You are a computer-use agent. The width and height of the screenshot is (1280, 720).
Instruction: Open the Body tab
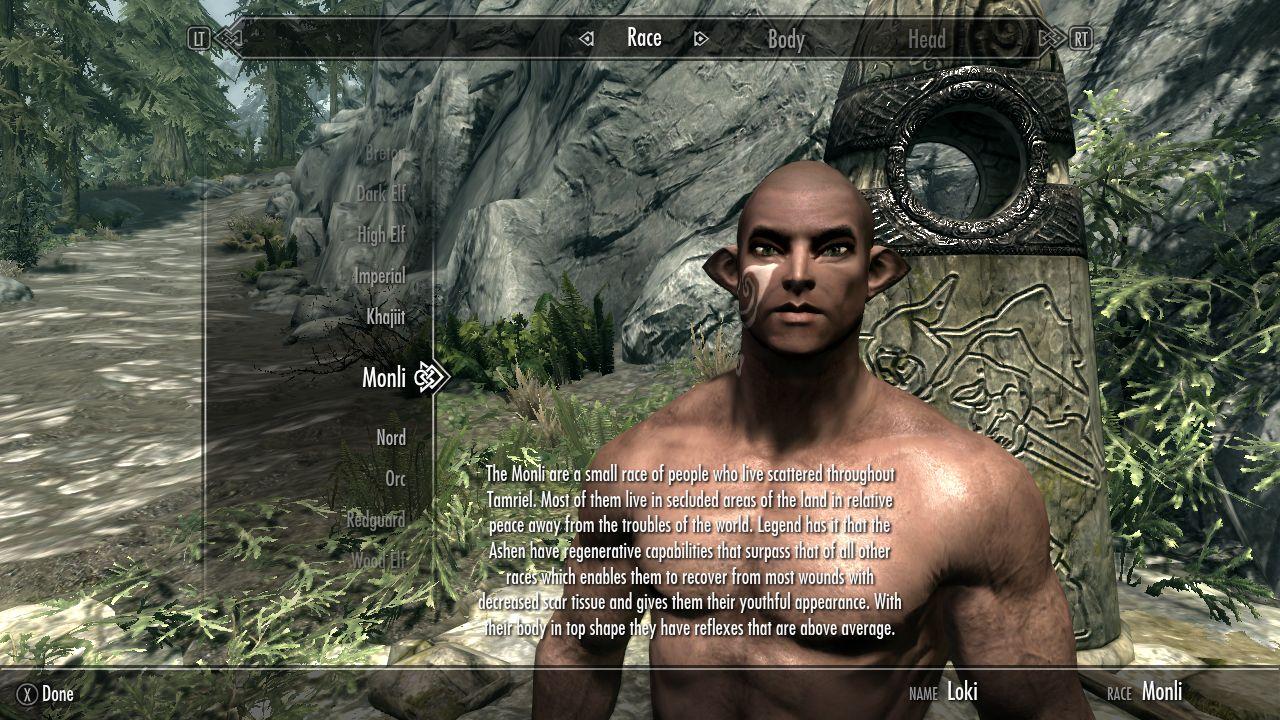[x=786, y=39]
